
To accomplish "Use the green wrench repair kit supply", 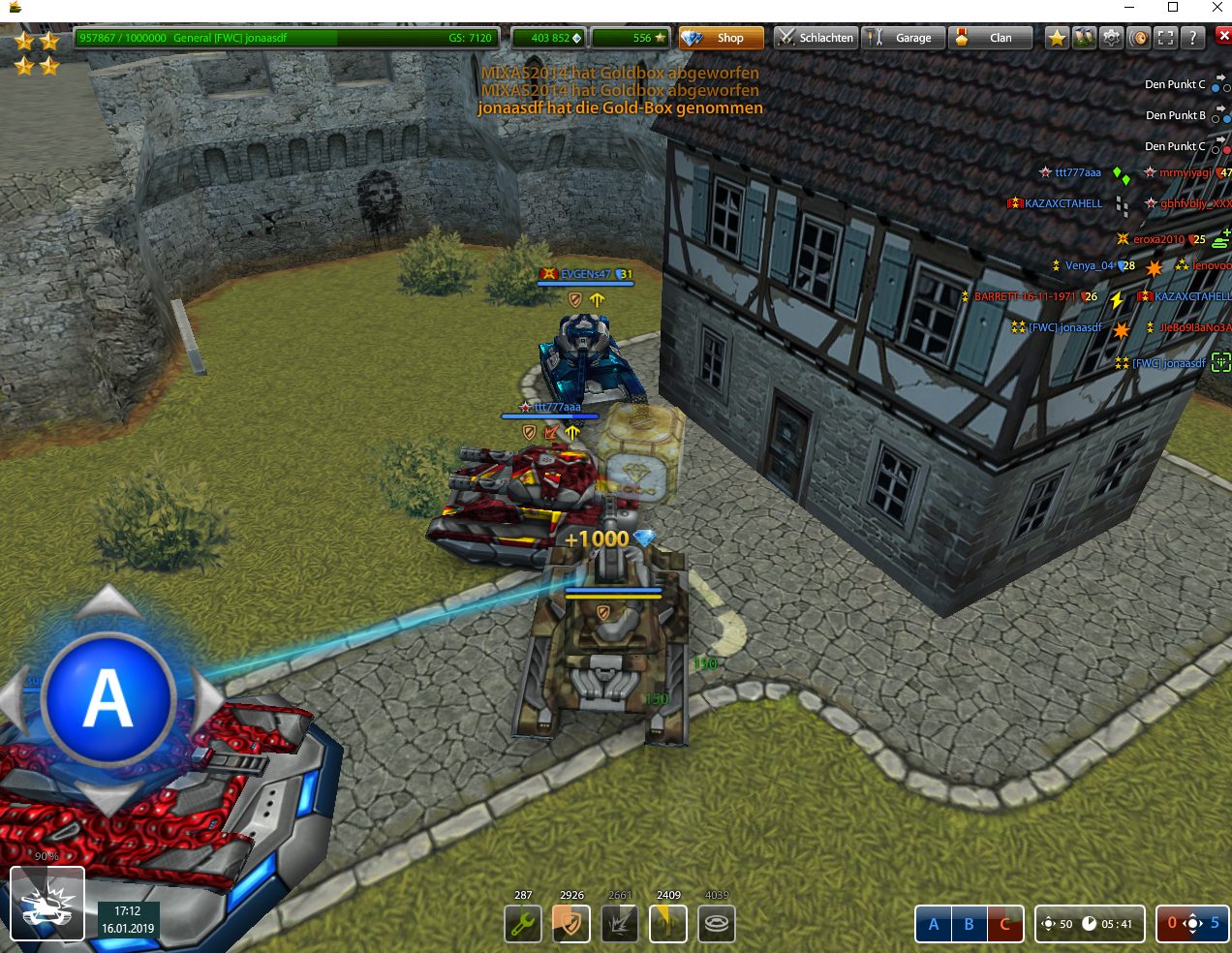I will (x=523, y=923).
